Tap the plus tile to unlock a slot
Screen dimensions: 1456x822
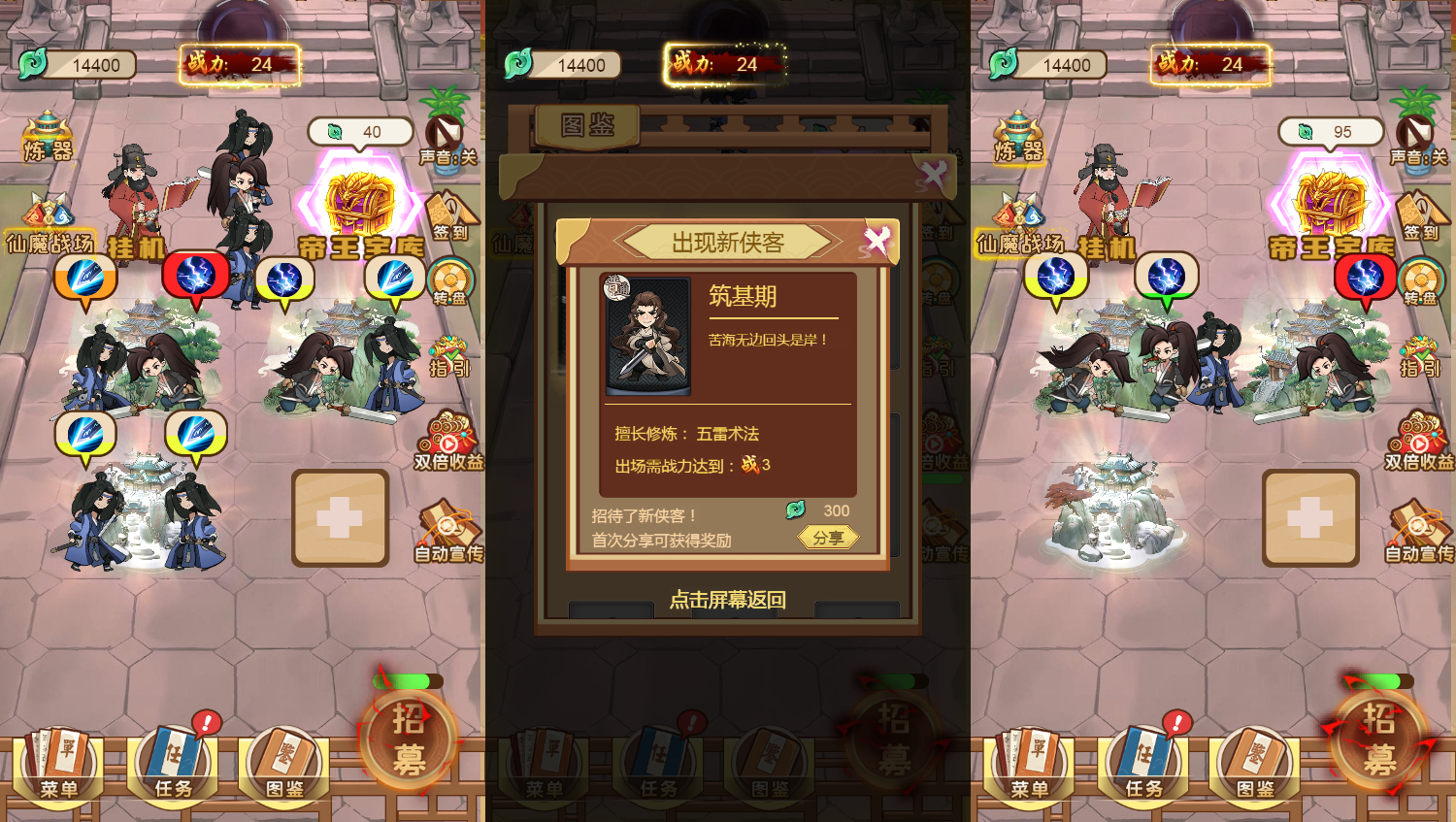tap(341, 519)
